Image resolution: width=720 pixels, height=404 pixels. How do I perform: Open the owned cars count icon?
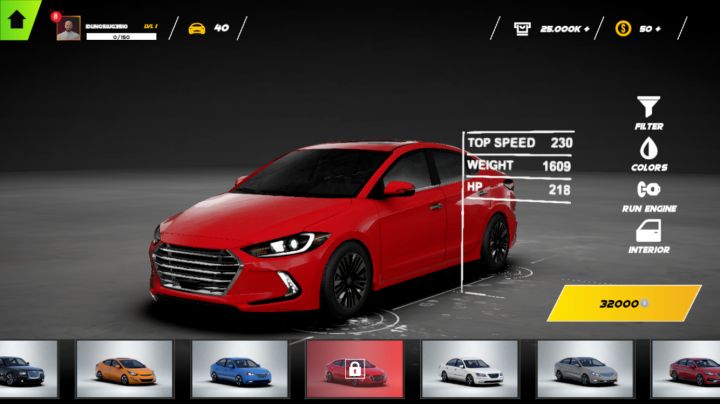point(197,28)
